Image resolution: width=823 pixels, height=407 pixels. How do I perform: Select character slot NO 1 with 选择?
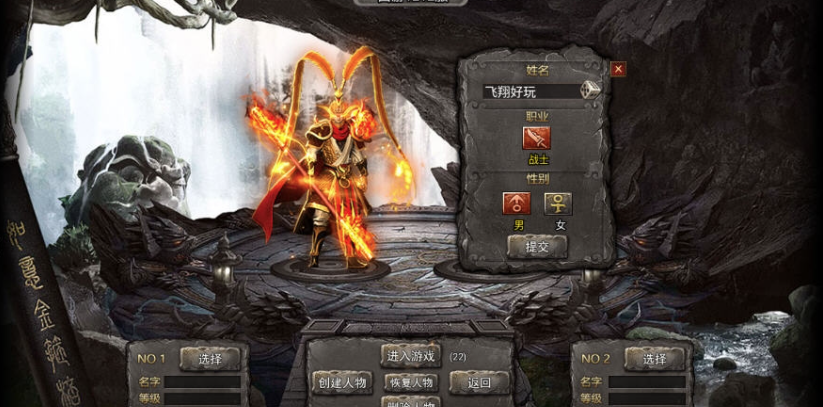click(x=210, y=359)
